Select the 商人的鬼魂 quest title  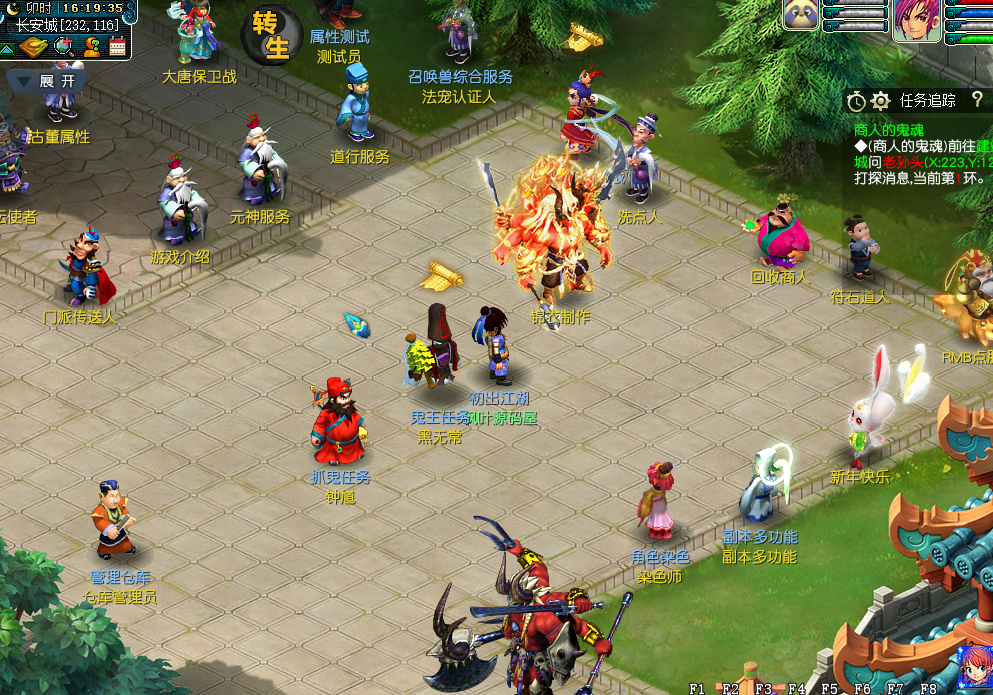tap(889, 130)
